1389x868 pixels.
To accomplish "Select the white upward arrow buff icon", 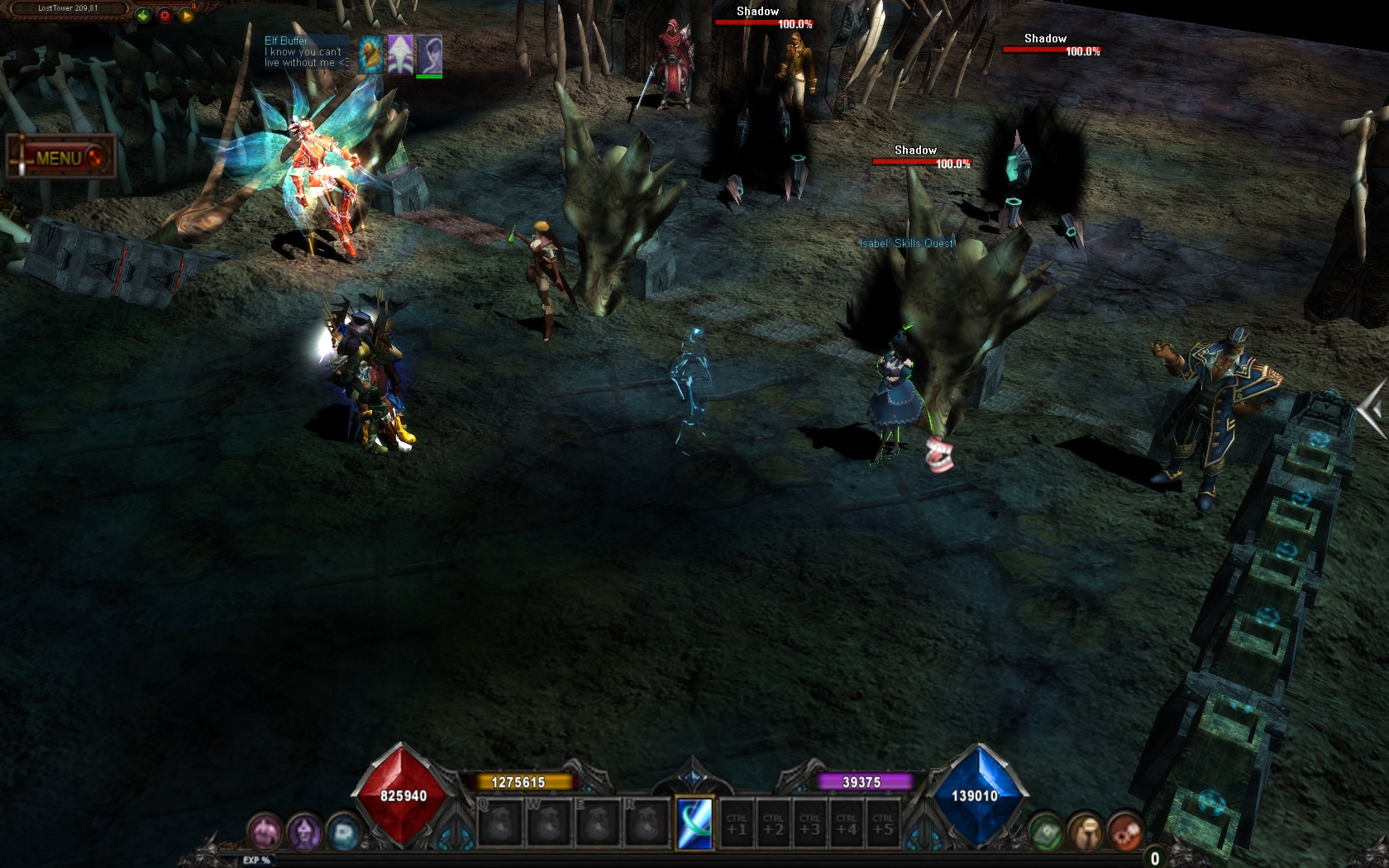I will (400, 55).
